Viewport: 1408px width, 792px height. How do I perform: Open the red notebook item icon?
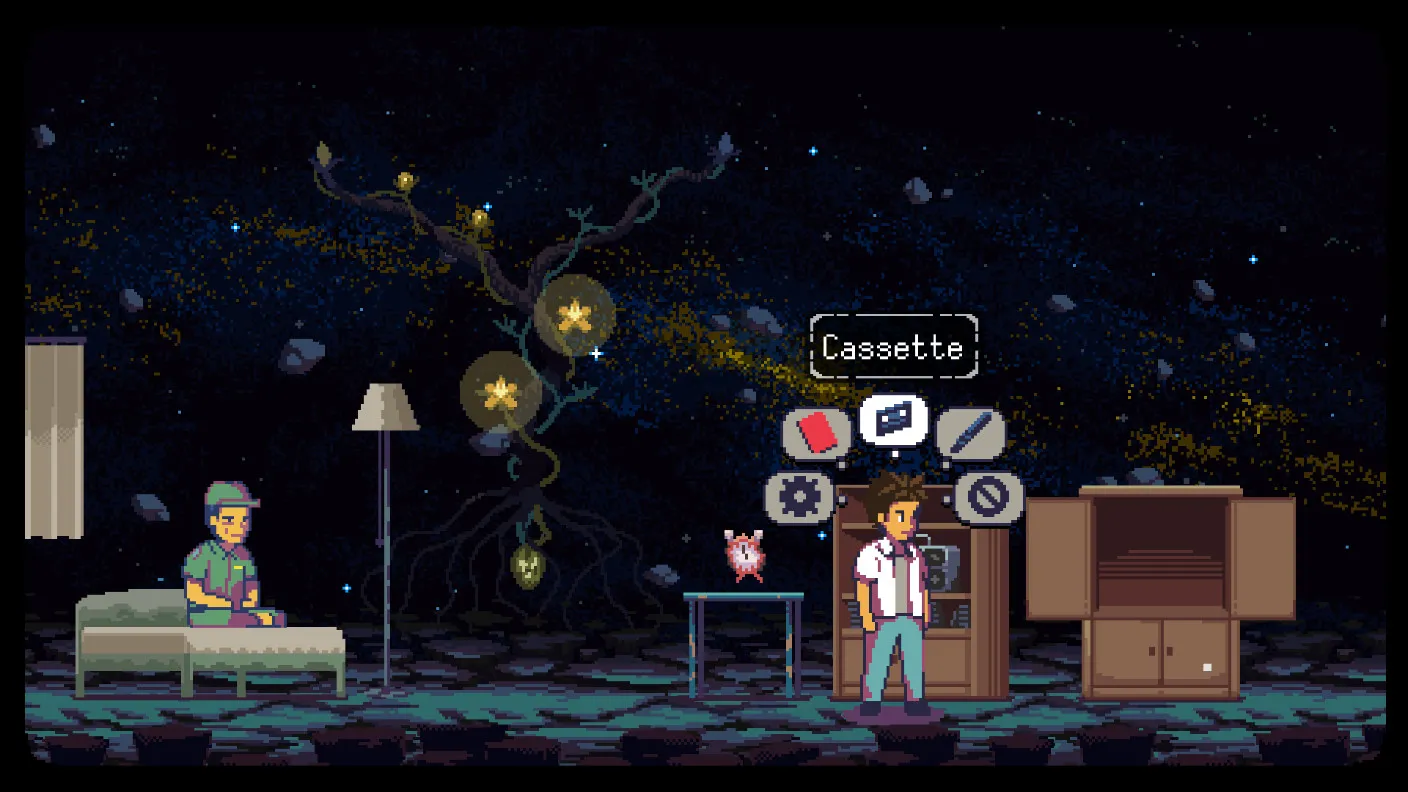tap(815, 432)
